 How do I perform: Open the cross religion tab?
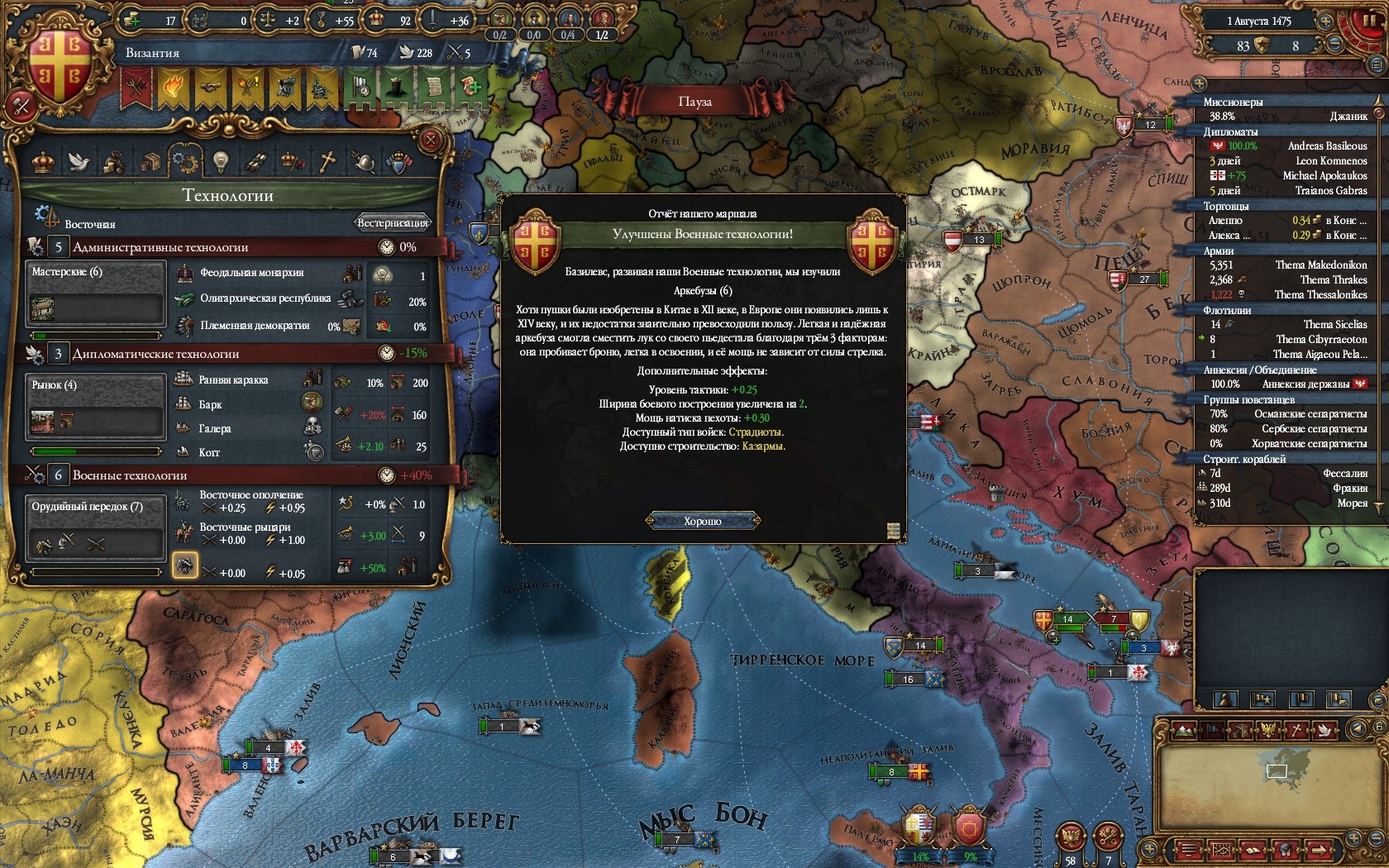pos(327,161)
